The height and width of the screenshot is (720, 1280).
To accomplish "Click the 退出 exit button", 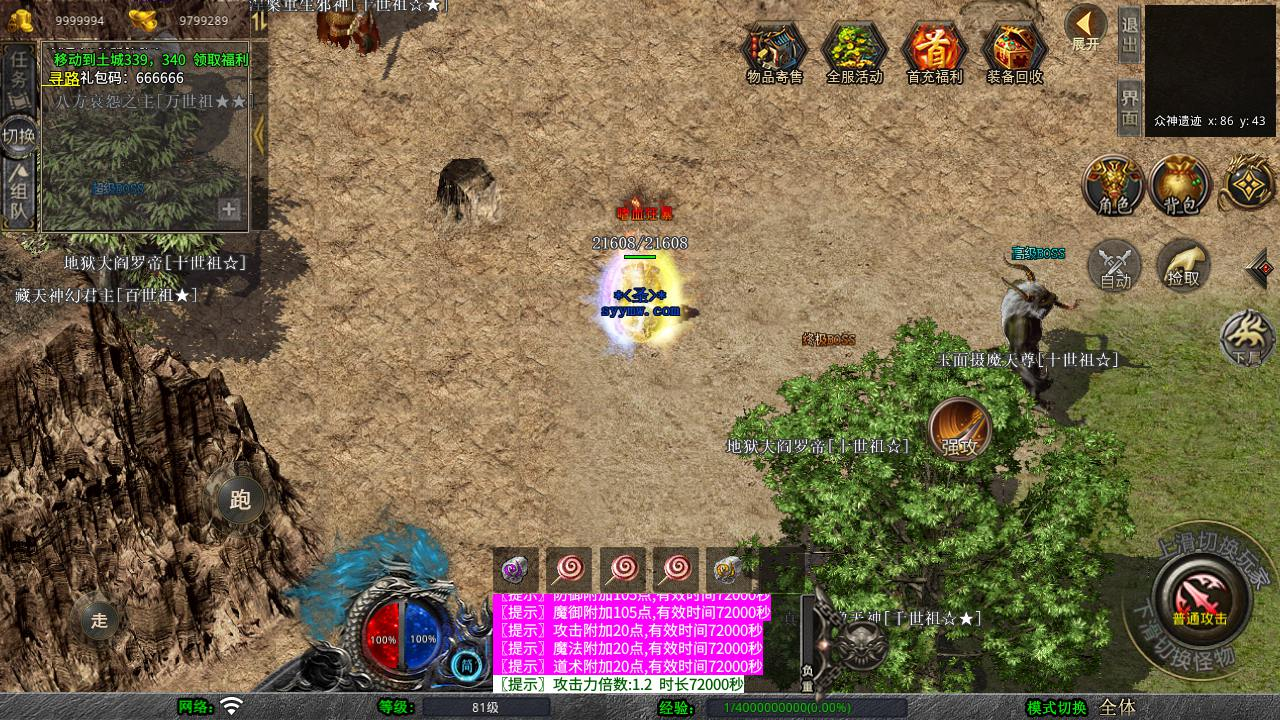I will (x=1129, y=35).
